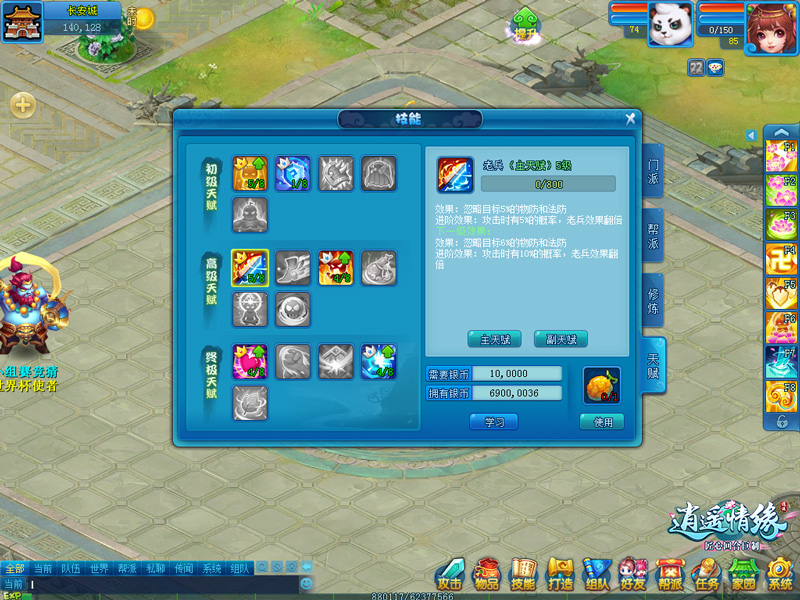The width and height of the screenshot is (800, 600).
Task: Select the 天赋 talent tab
Action: [x=652, y=364]
